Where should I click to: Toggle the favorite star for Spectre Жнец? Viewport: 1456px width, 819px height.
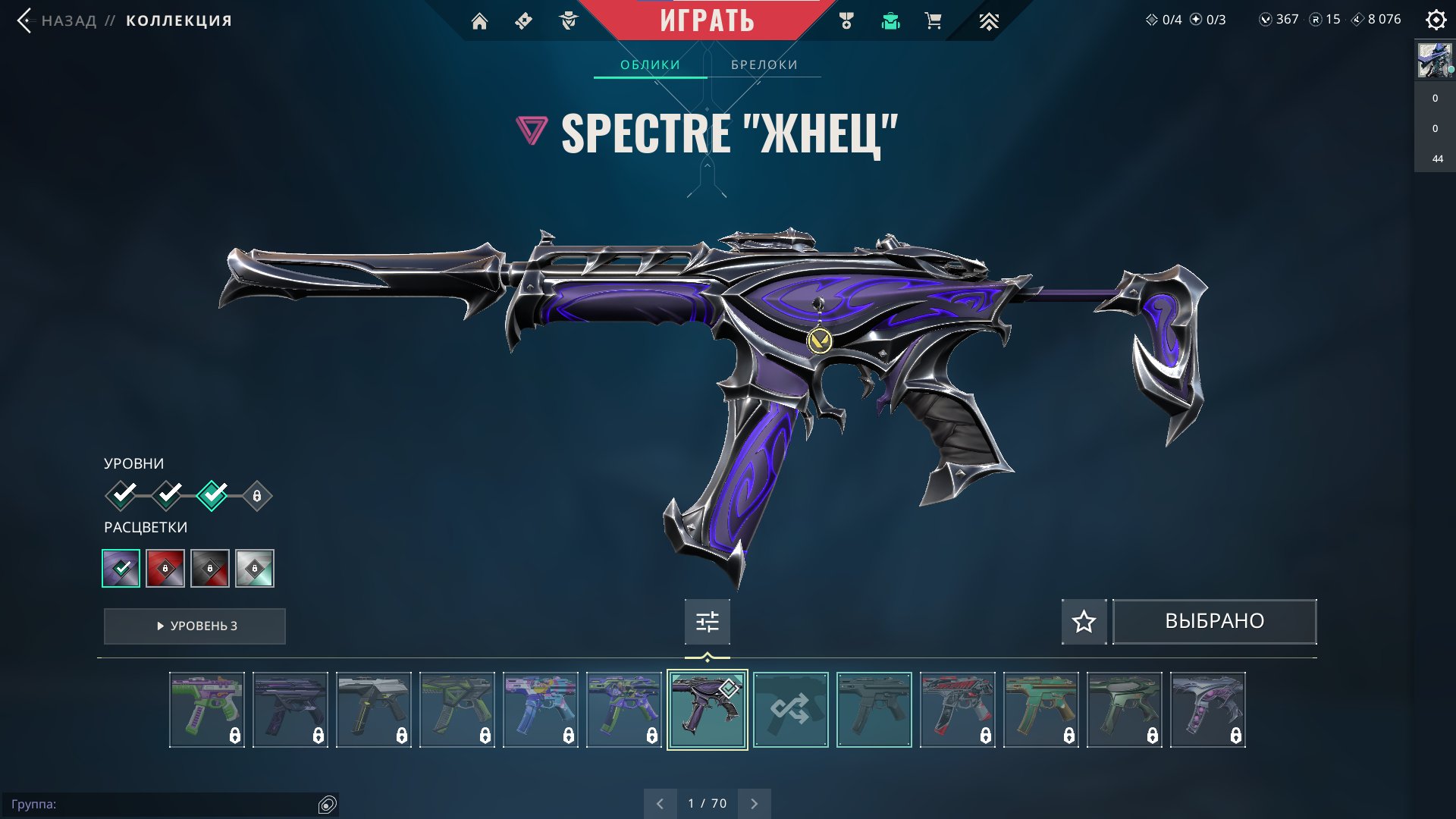[x=1084, y=621]
